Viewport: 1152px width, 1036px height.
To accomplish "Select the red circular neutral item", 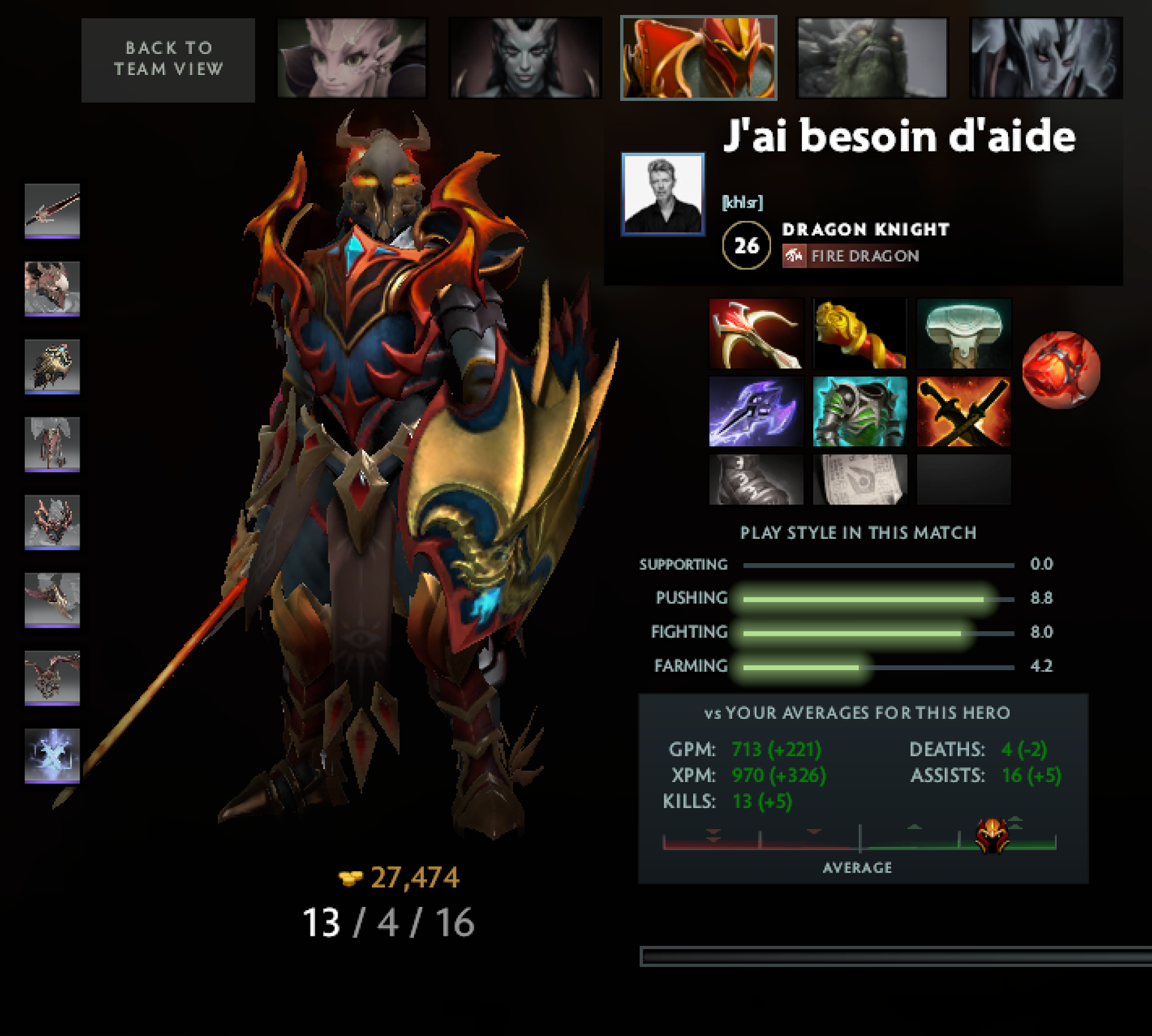I will pyautogui.click(x=1060, y=369).
